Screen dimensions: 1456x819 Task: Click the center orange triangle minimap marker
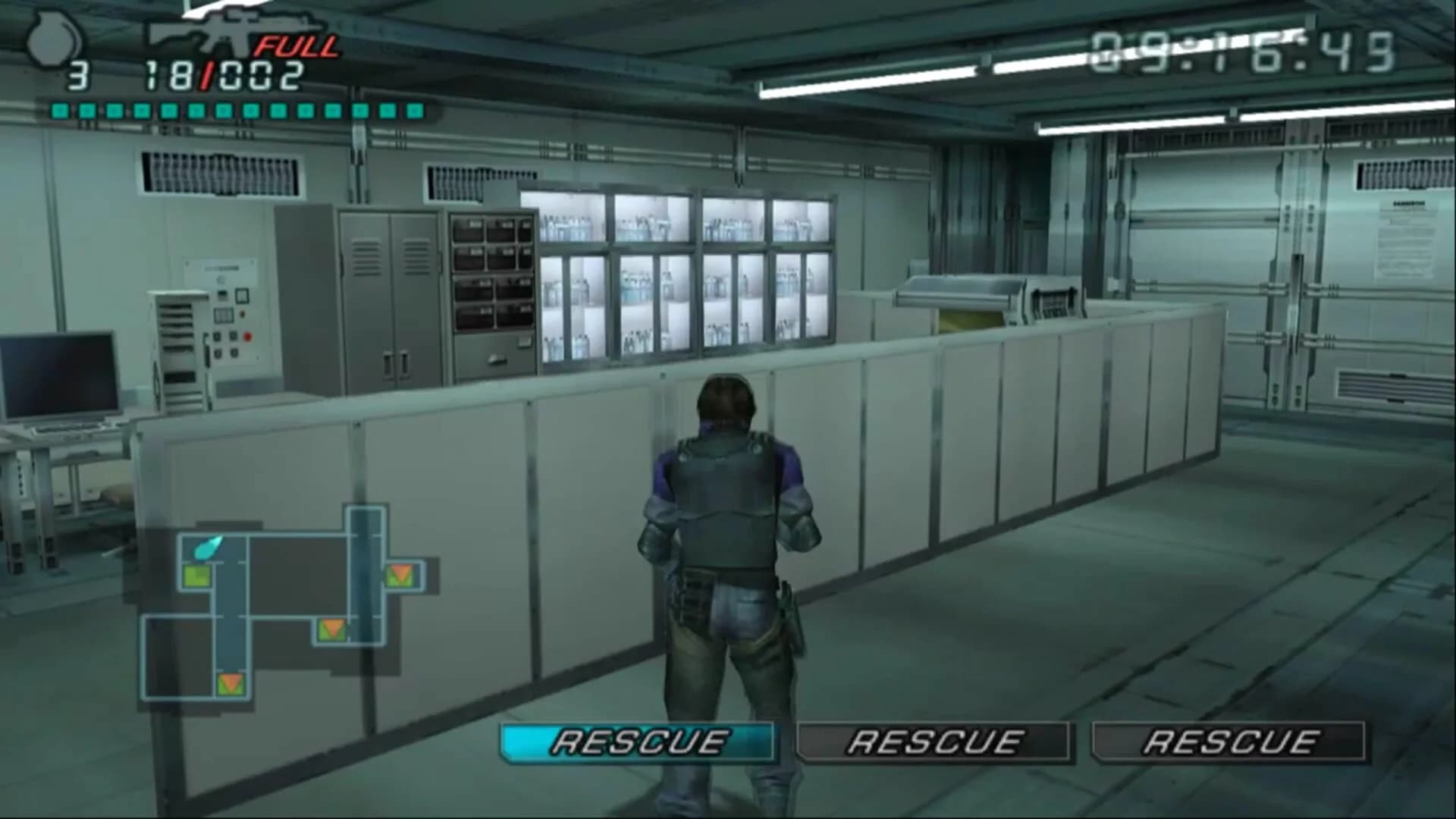coord(331,630)
